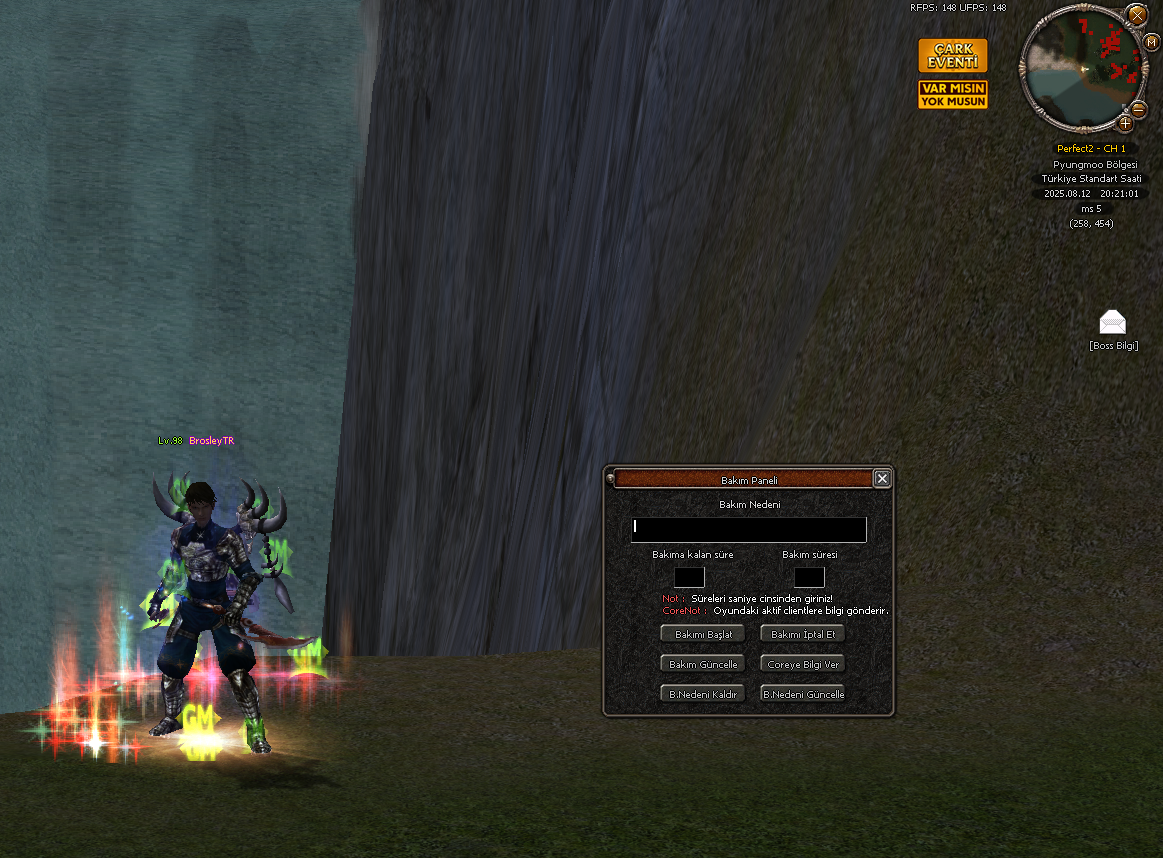The height and width of the screenshot is (858, 1163).
Task: Open the Çark Eventi banner
Action: (x=953, y=56)
